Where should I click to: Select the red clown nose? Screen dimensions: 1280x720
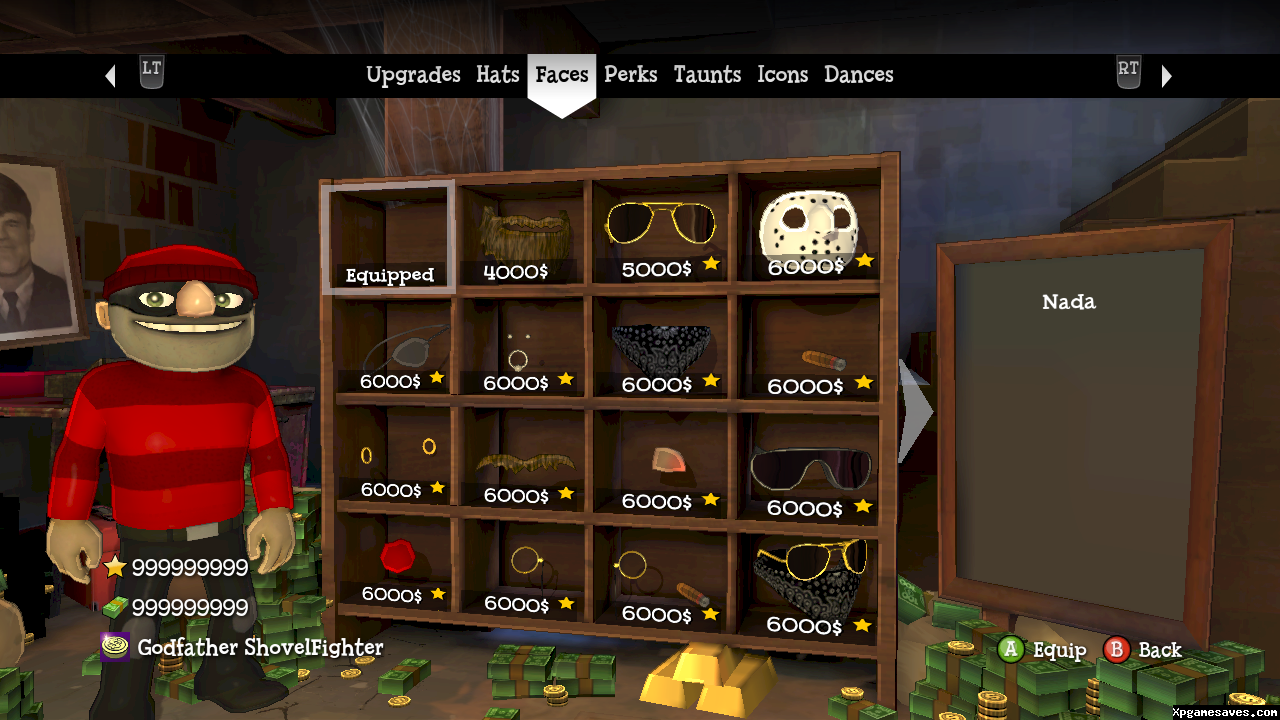397,556
